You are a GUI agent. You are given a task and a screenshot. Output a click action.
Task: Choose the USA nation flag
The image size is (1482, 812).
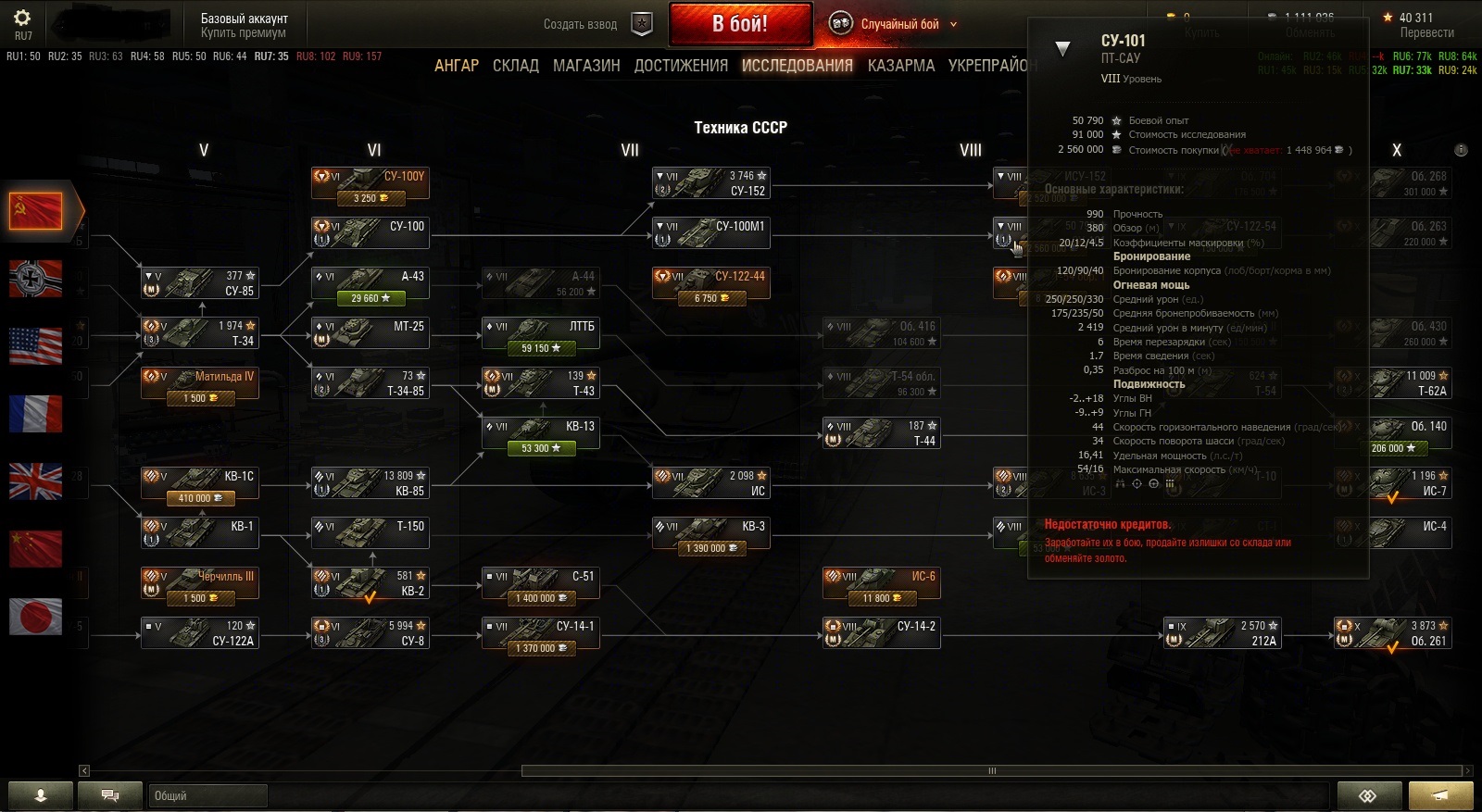pos(35,346)
